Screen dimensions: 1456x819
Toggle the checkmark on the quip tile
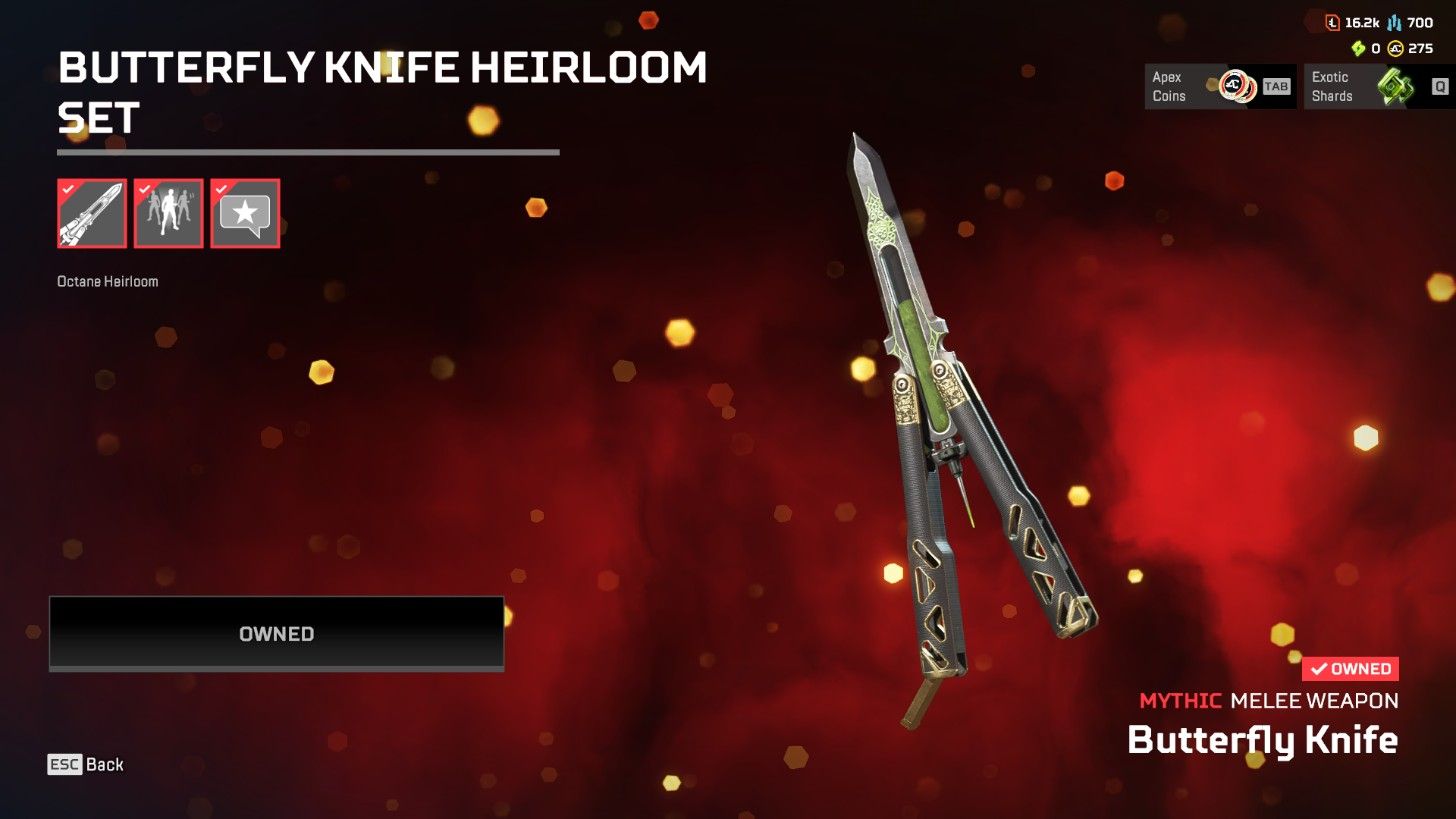223,189
